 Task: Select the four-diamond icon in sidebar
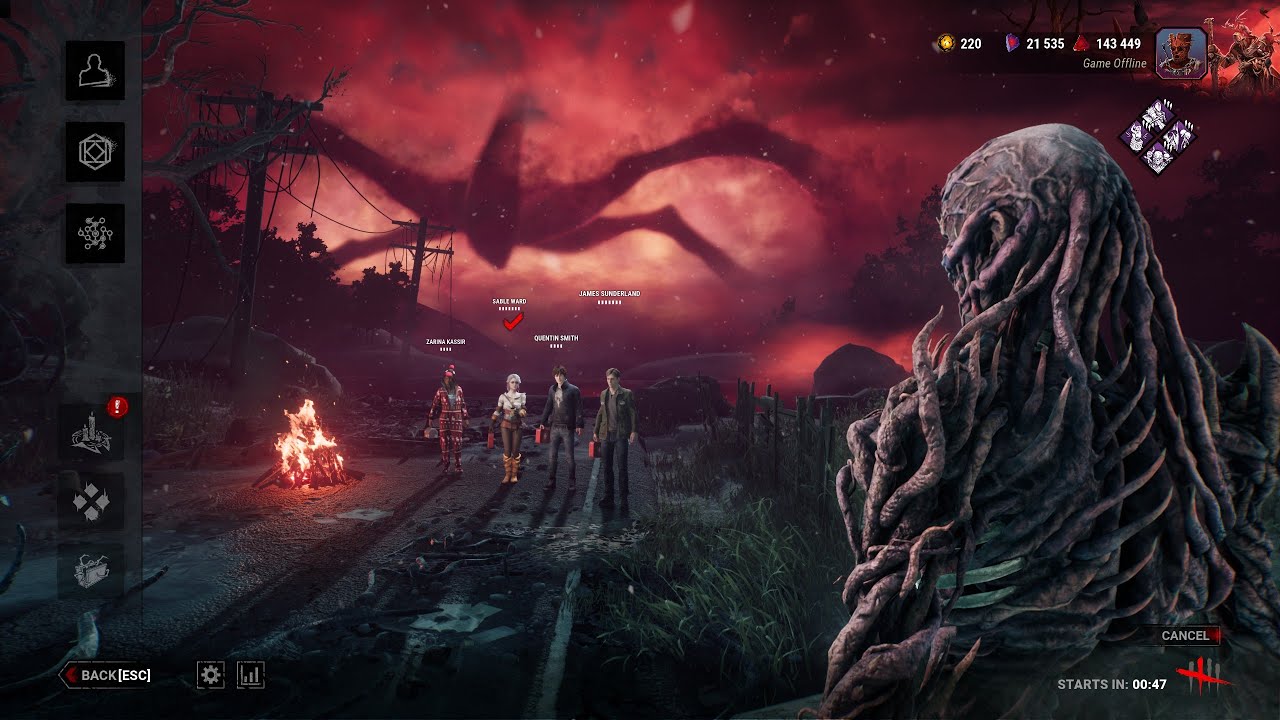click(91, 502)
